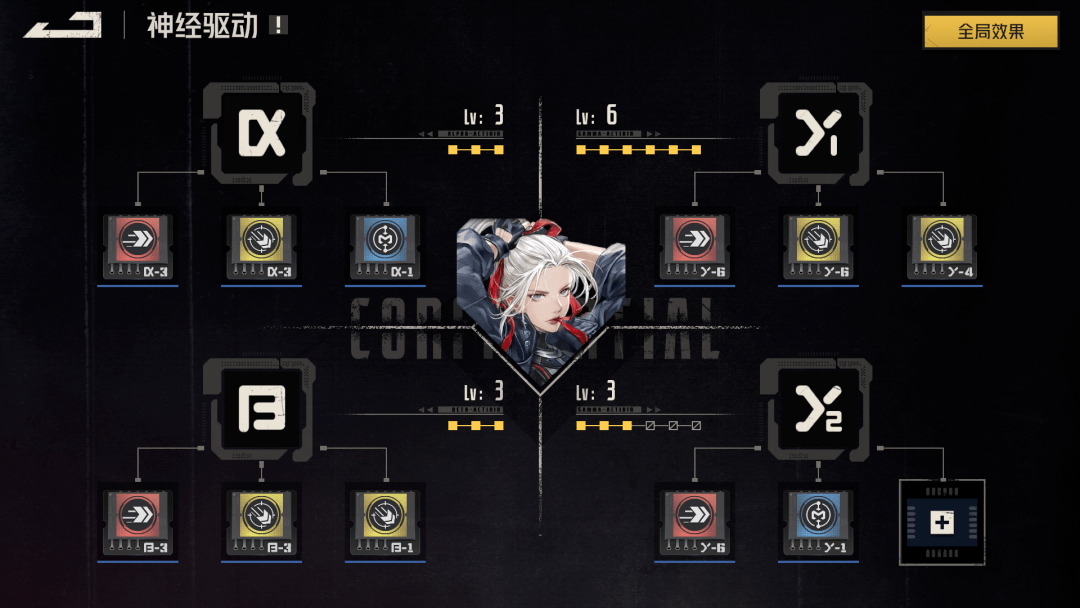Select the red α-3 chip
Image resolution: width=1080 pixels, height=608 pixels.
tap(138, 244)
